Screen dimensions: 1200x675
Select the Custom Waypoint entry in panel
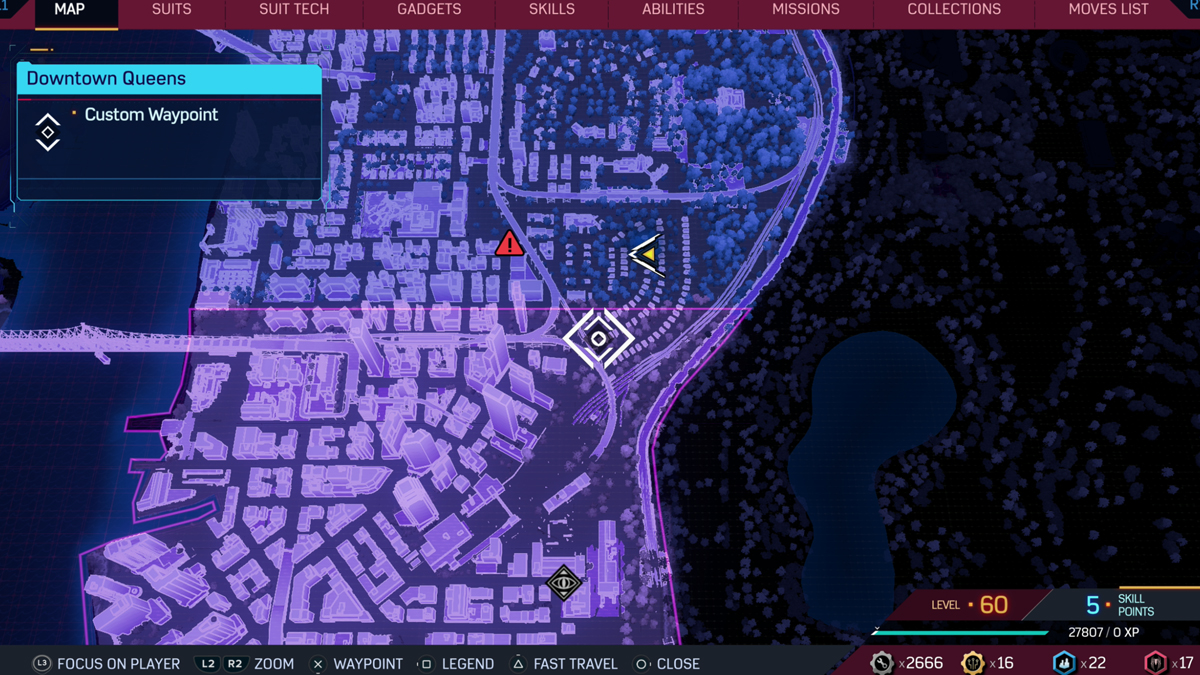tap(151, 115)
